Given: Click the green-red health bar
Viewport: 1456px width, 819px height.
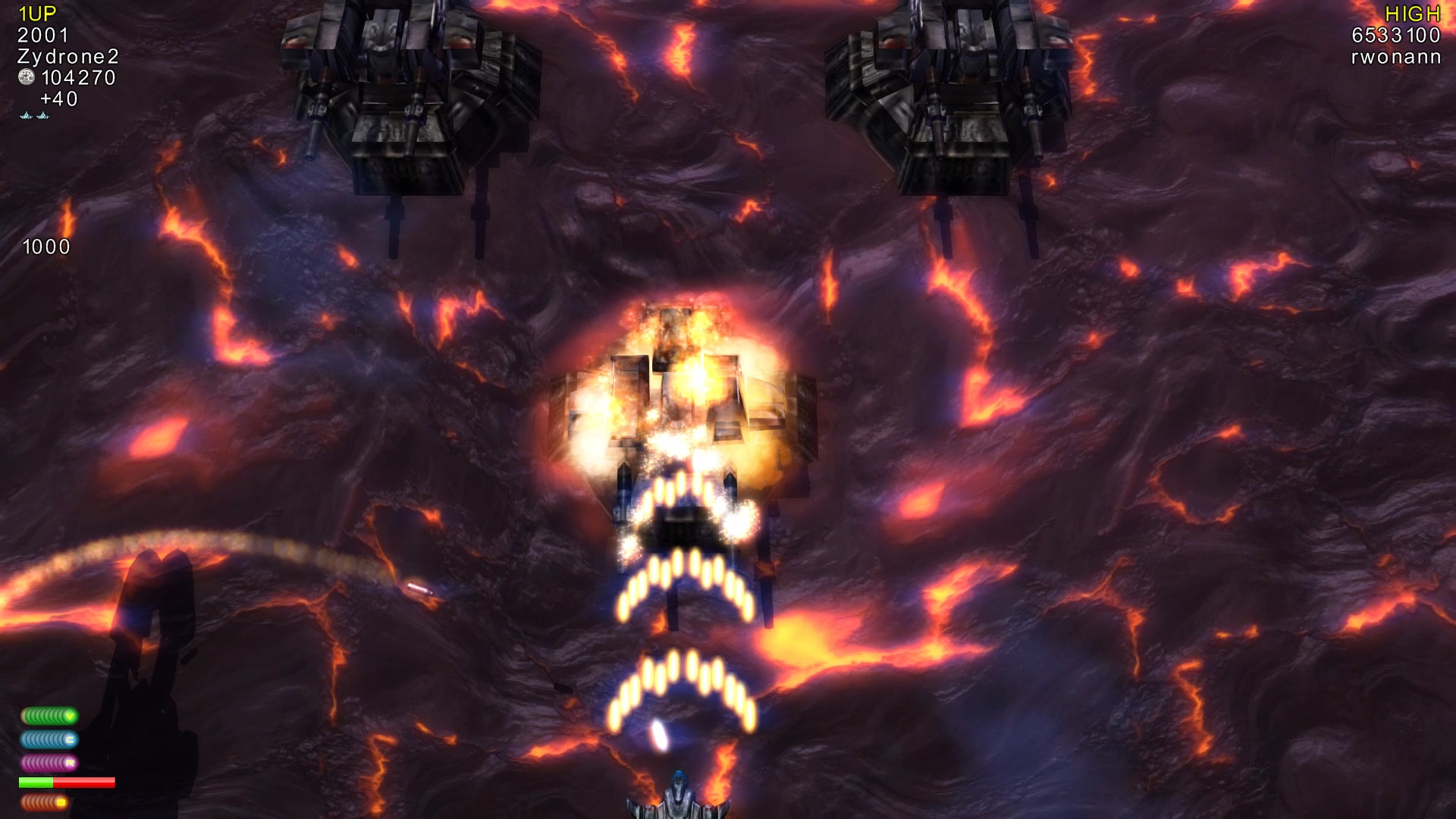Looking at the screenshot, I should point(67,782).
